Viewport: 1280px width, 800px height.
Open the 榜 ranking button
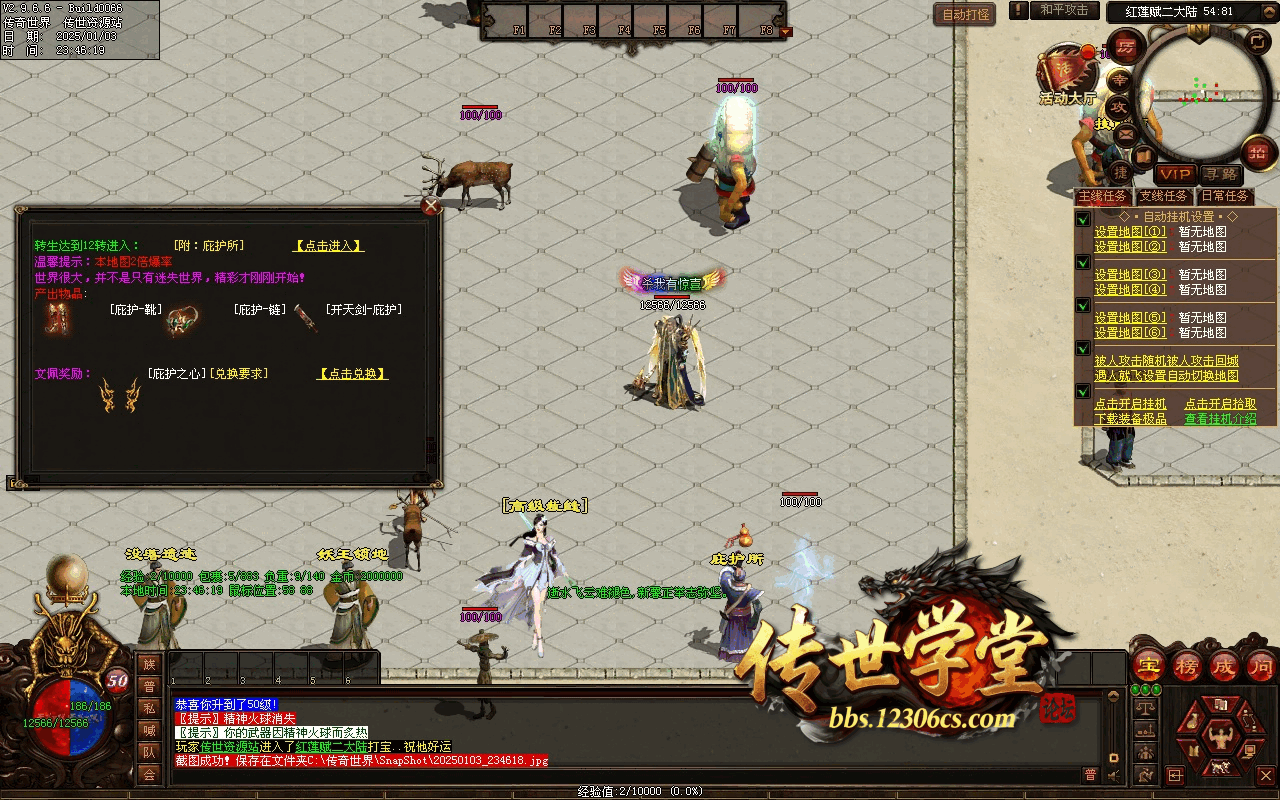1187,666
